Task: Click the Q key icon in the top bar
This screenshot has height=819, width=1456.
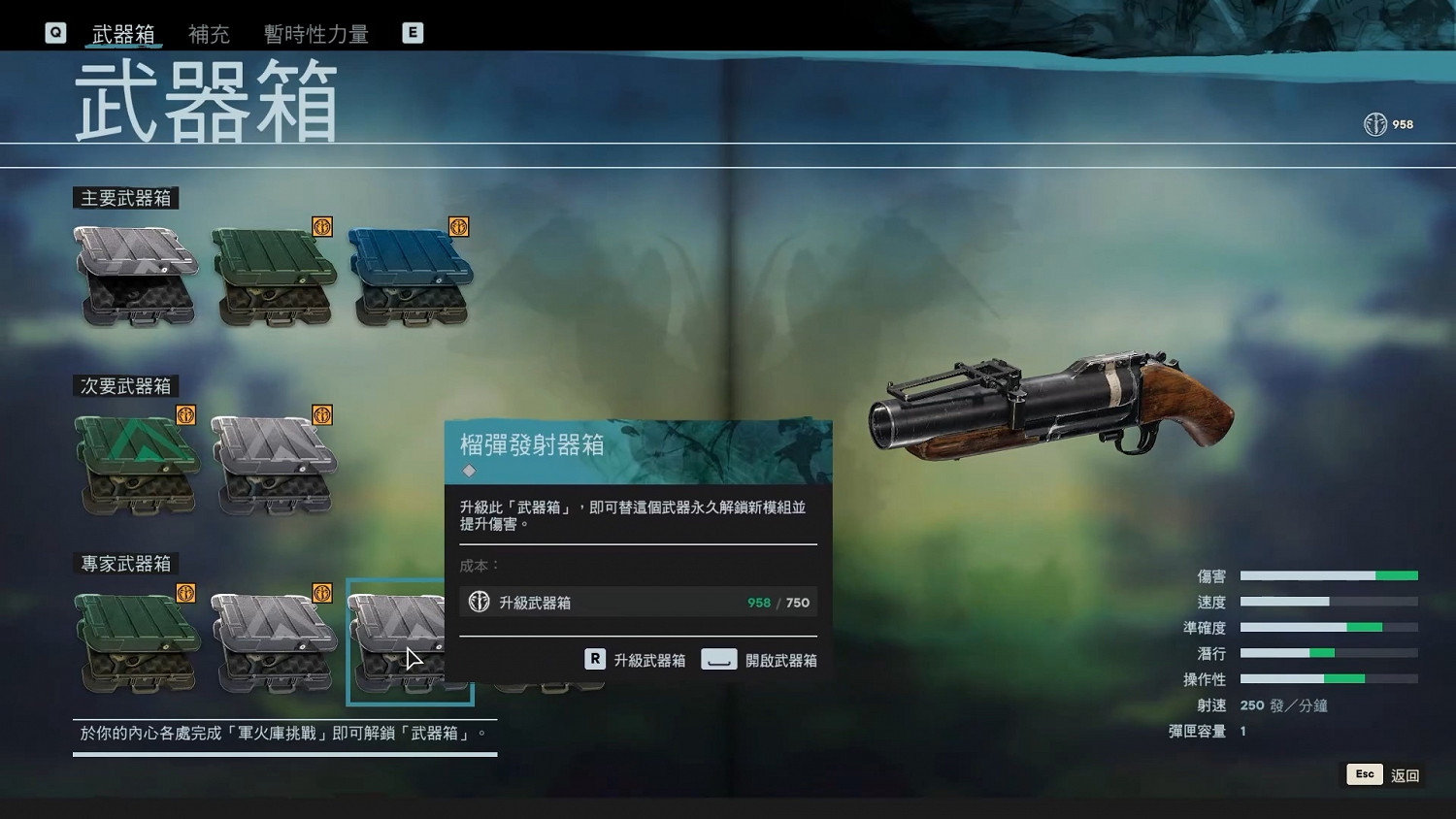Action: coord(55,32)
